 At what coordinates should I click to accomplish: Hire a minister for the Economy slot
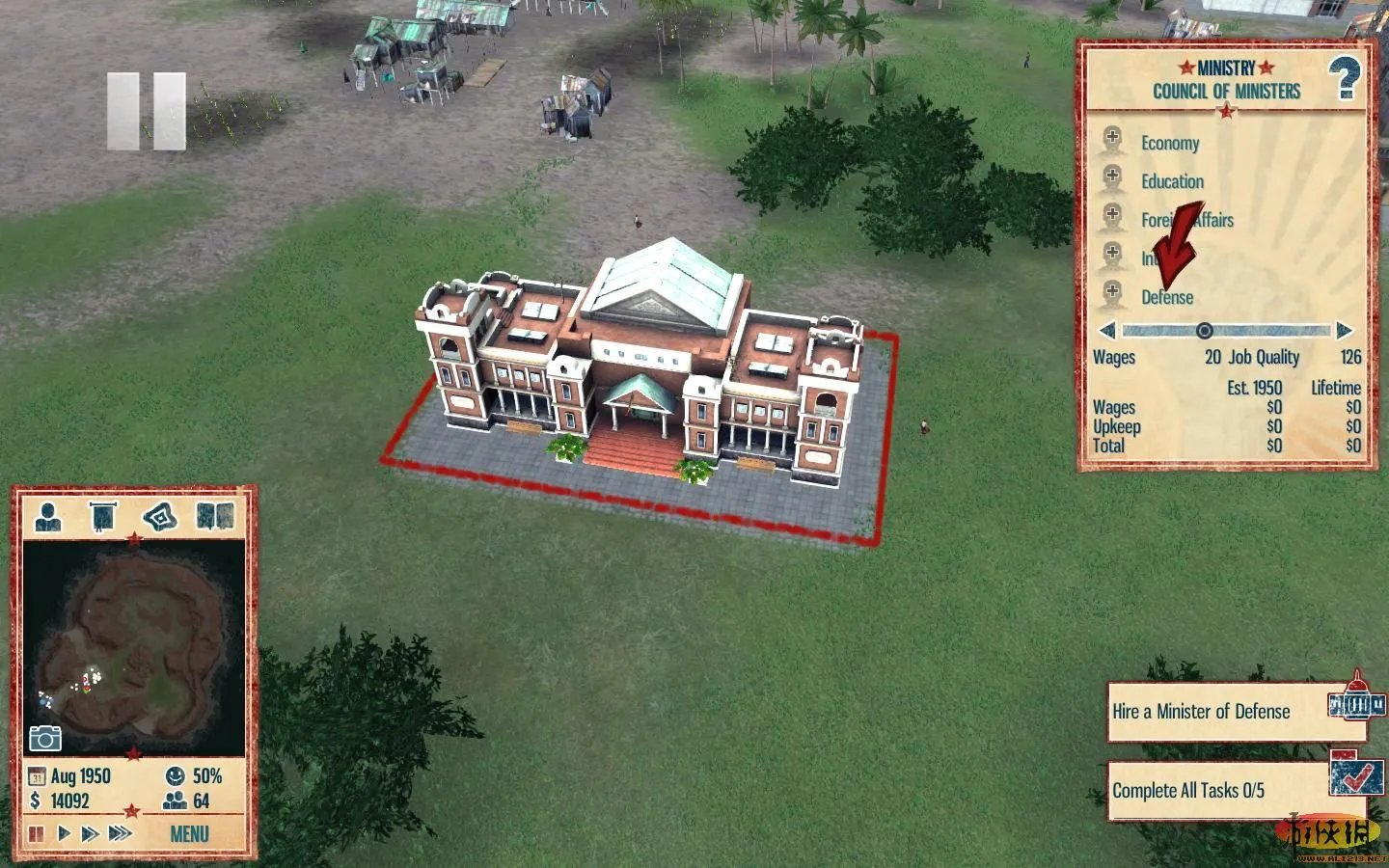click(1113, 141)
